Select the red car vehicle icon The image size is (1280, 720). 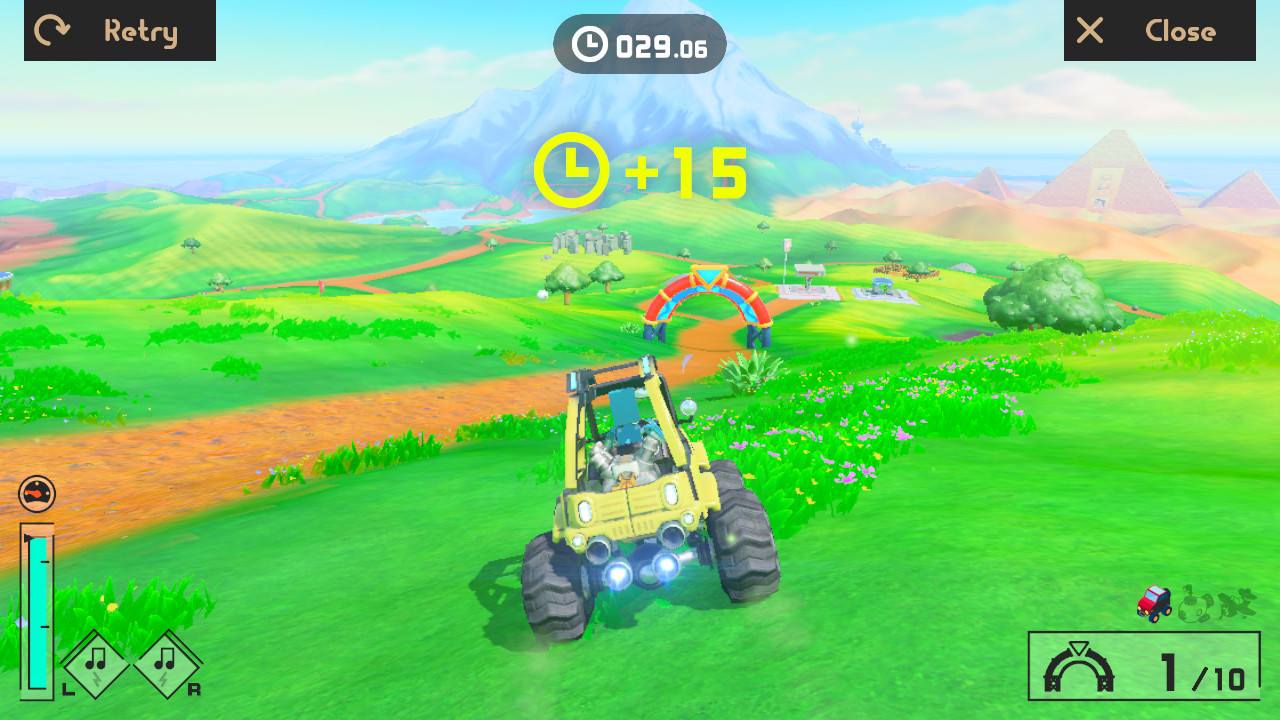[1154, 603]
